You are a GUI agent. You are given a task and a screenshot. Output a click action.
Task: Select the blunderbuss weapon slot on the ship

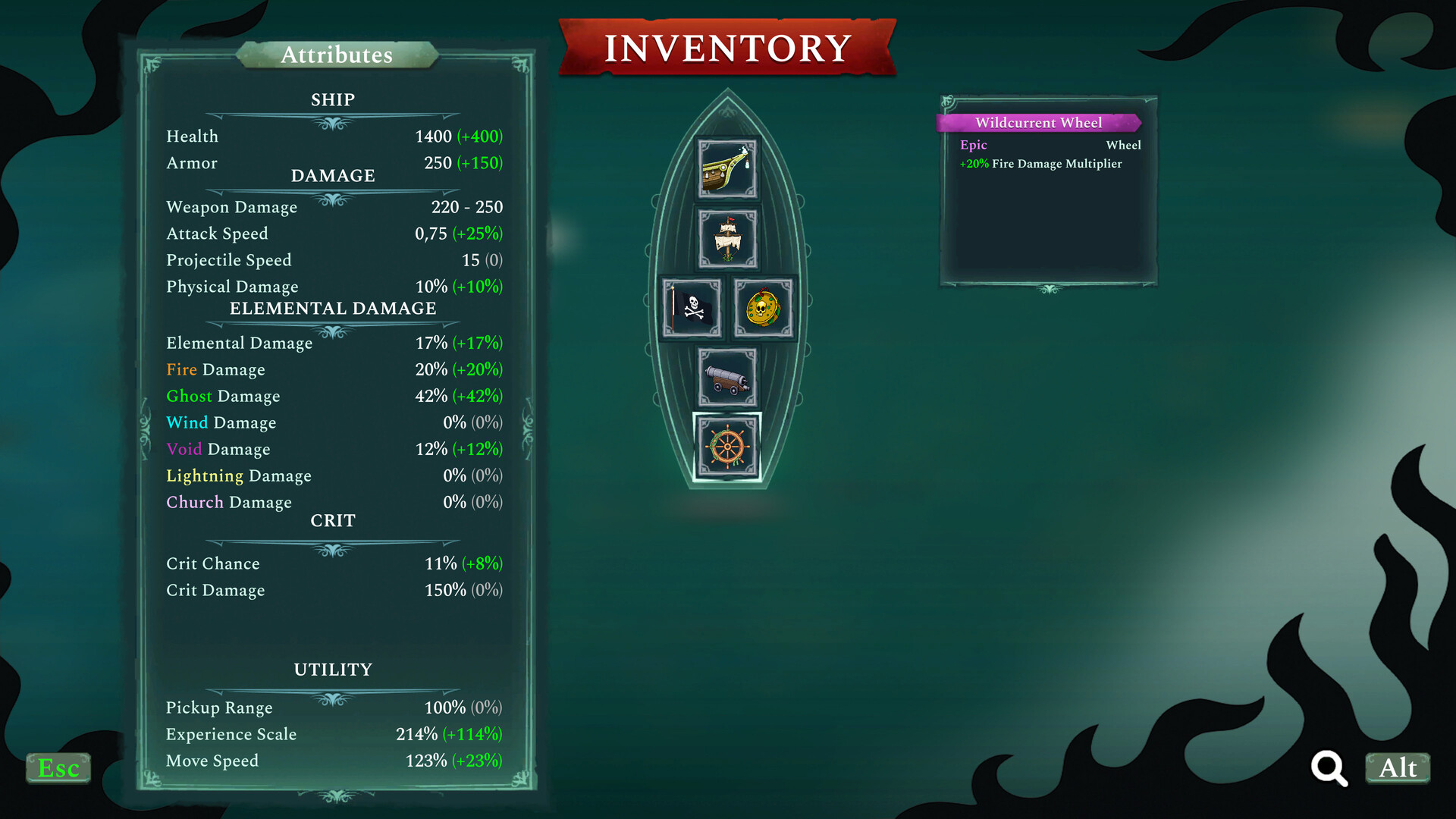pyautogui.click(x=726, y=168)
